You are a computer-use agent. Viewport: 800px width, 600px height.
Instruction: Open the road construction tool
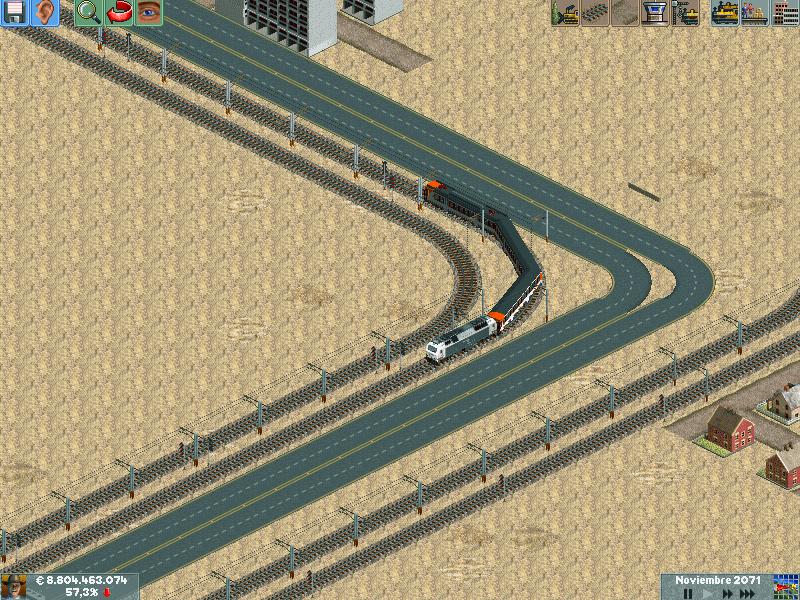point(625,13)
